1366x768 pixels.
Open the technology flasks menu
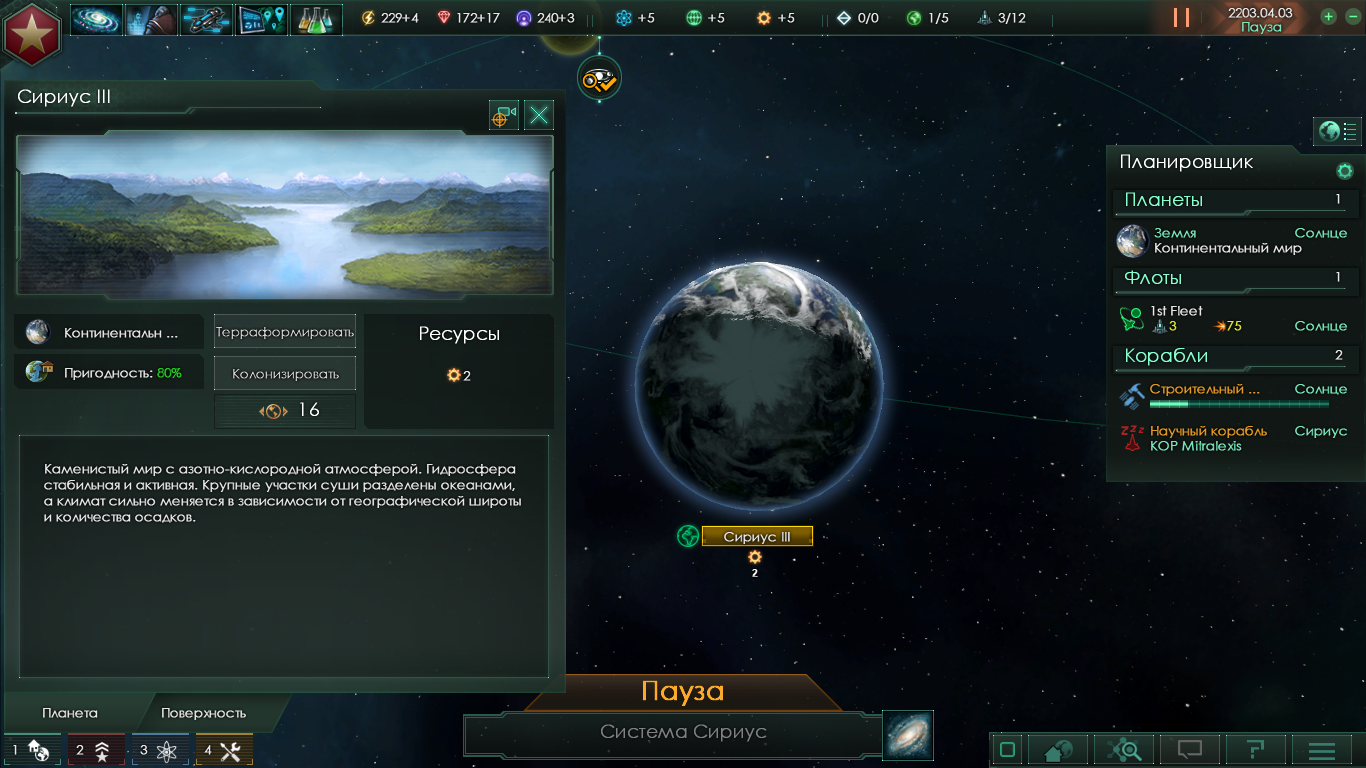(x=316, y=19)
